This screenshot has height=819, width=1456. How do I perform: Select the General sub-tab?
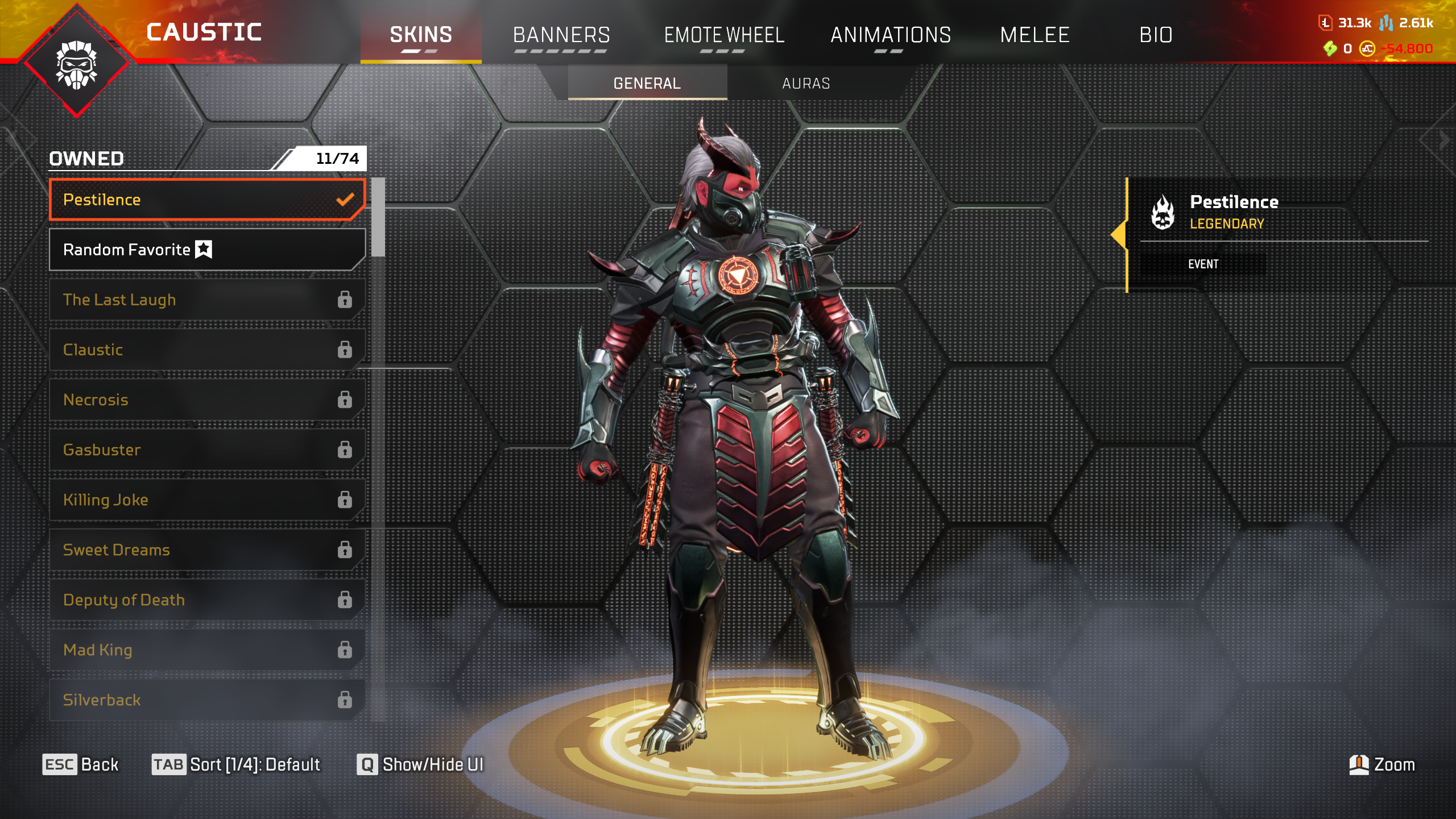(x=647, y=84)
